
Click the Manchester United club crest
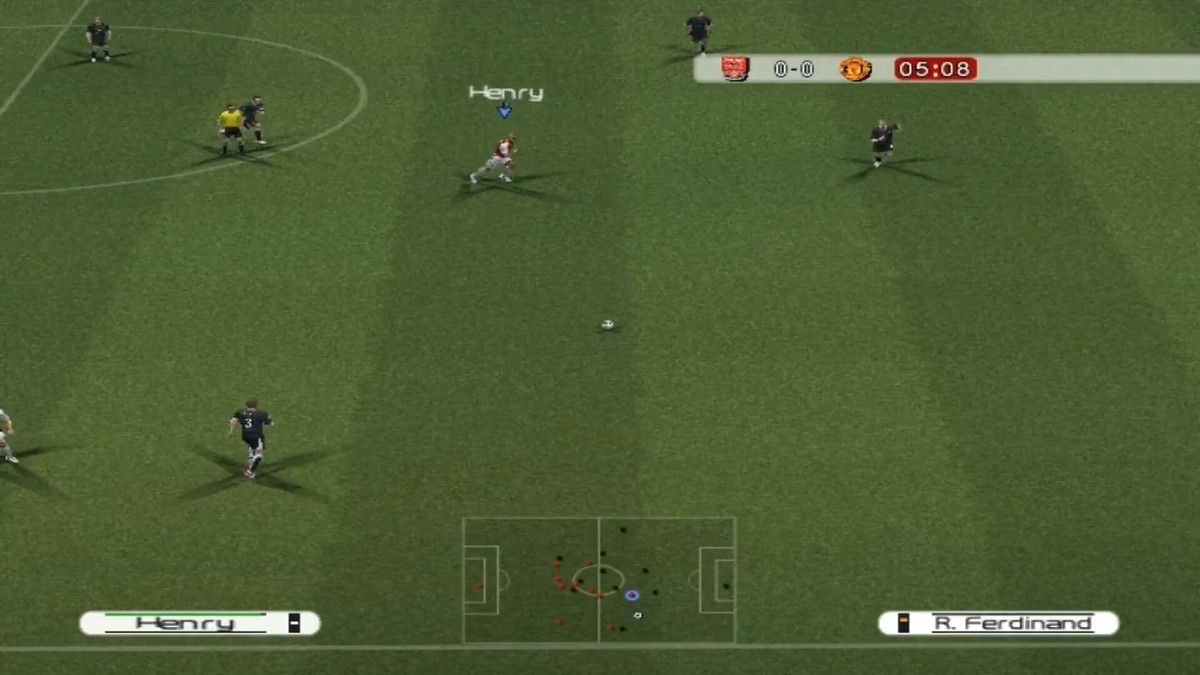(x=855, y=69)
